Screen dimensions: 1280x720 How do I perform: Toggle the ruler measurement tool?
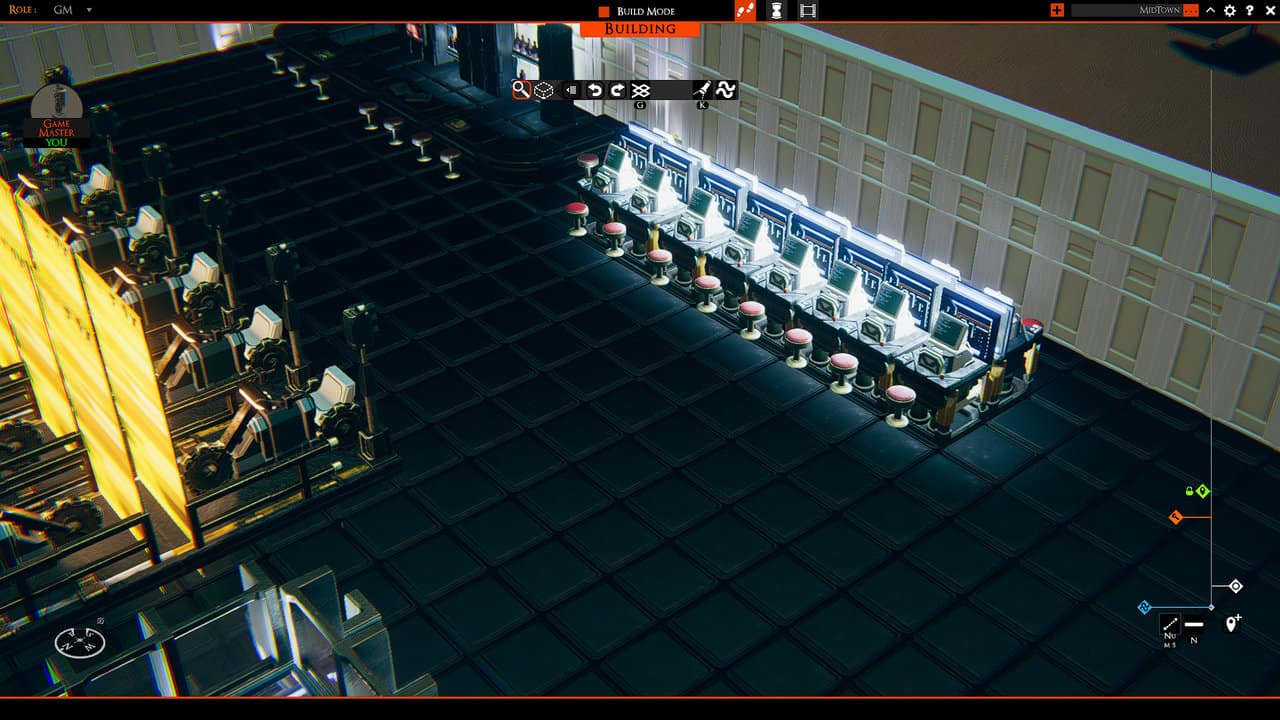1170,623
